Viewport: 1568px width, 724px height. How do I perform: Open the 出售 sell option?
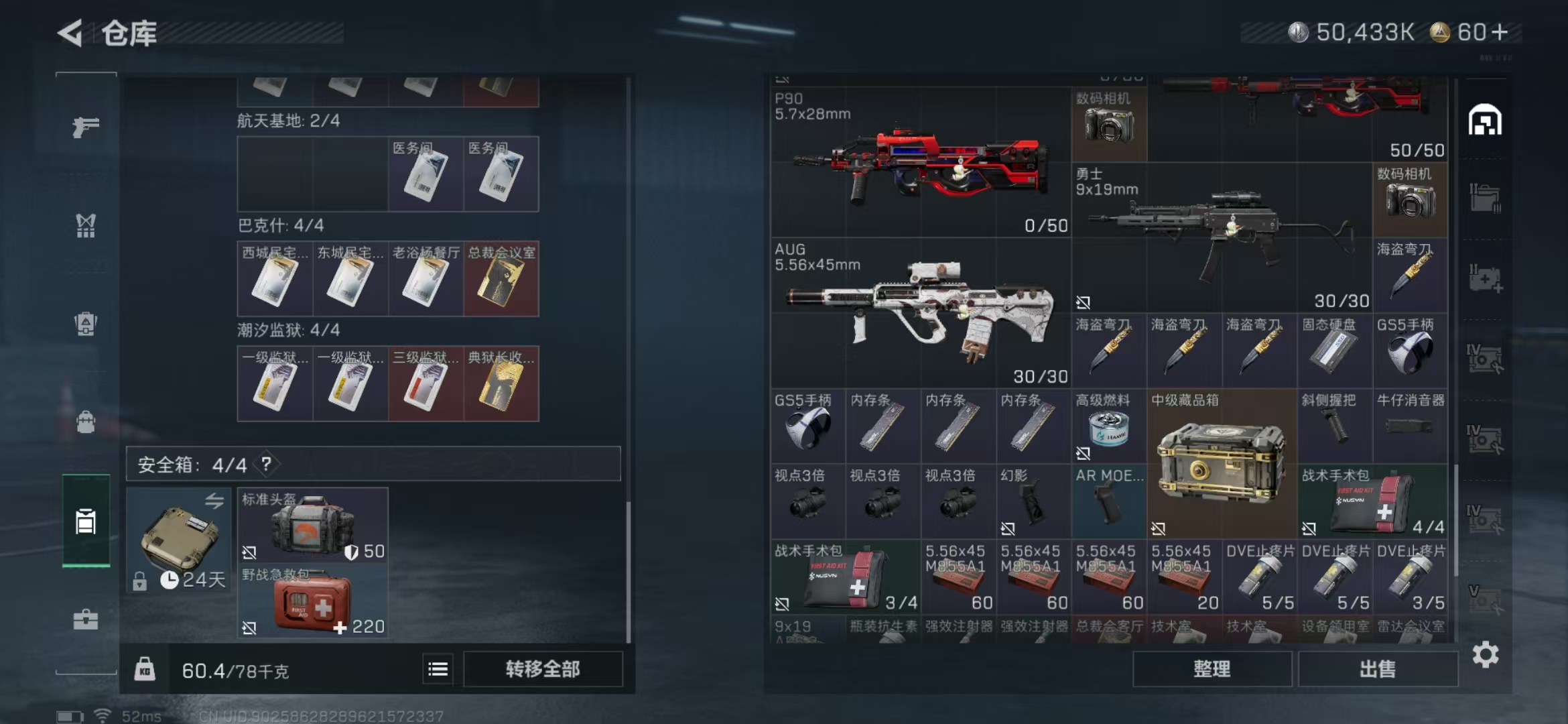[1377, 669]
